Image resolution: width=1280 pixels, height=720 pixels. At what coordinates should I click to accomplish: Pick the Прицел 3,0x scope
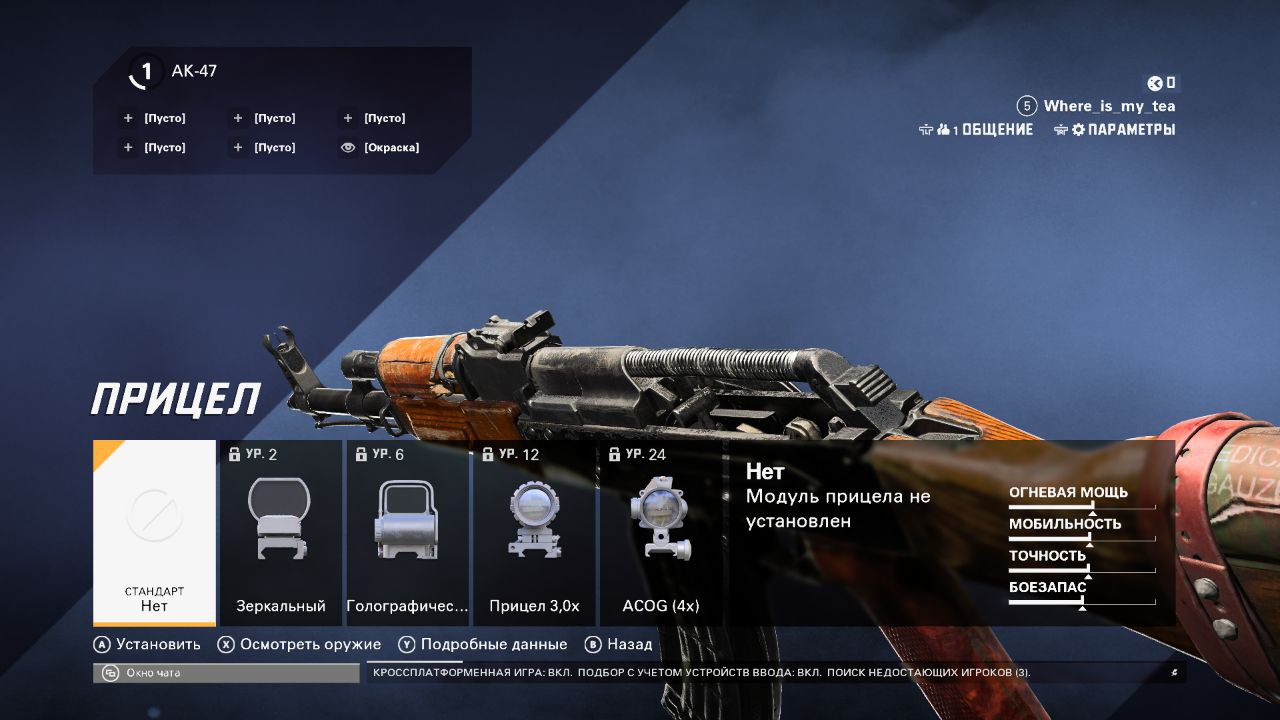tap(534, 533)
